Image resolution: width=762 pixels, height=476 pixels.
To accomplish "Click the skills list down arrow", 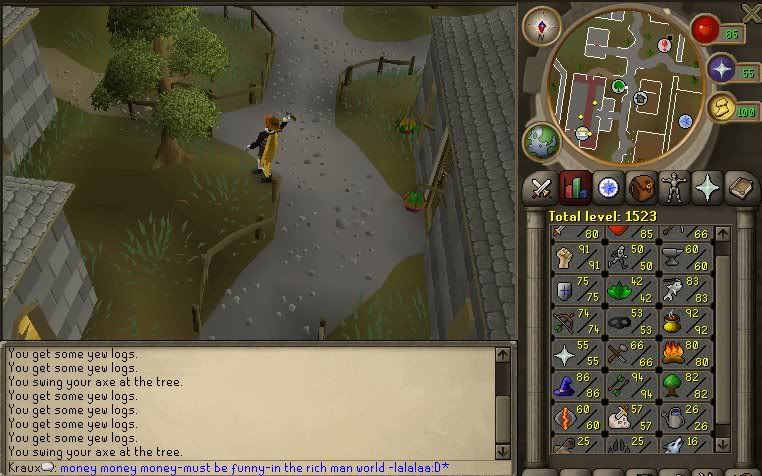I will [723, 445].
